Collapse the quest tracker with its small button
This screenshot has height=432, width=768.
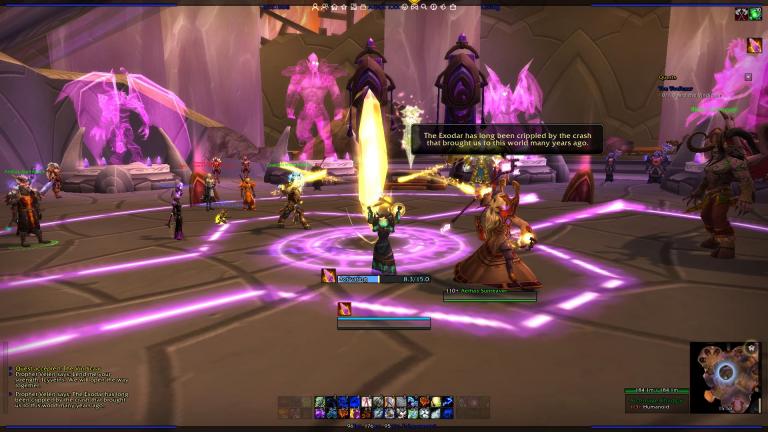pyautogui.click(x=747, y=76)
